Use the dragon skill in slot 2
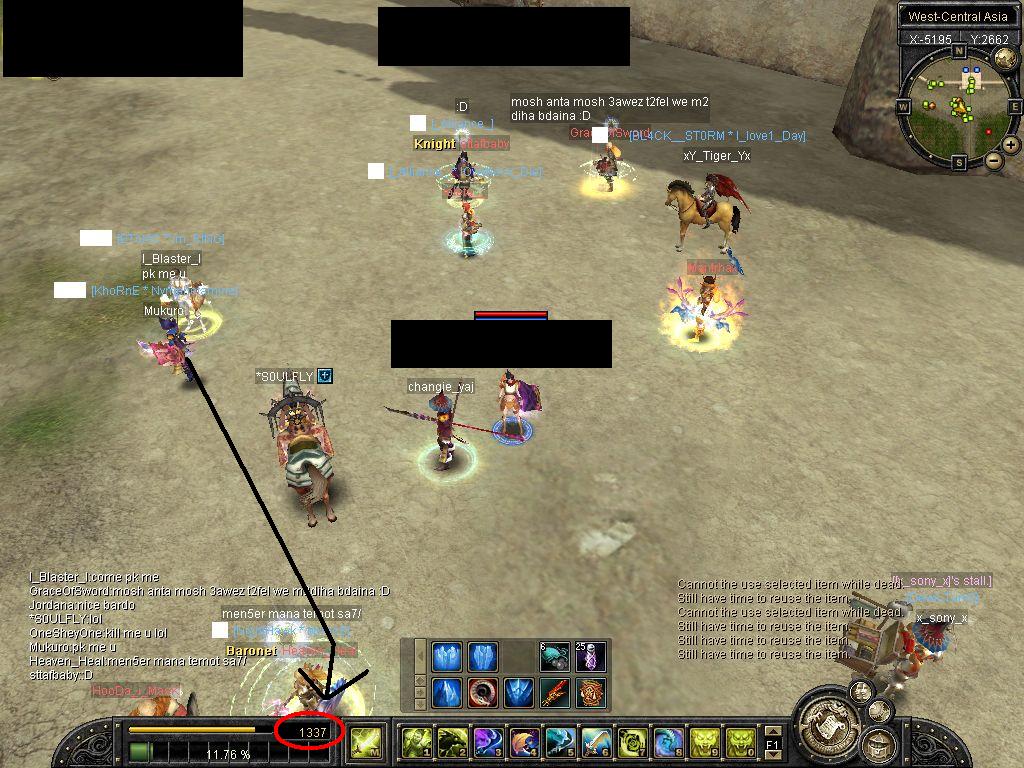 [x=452, y=742]
